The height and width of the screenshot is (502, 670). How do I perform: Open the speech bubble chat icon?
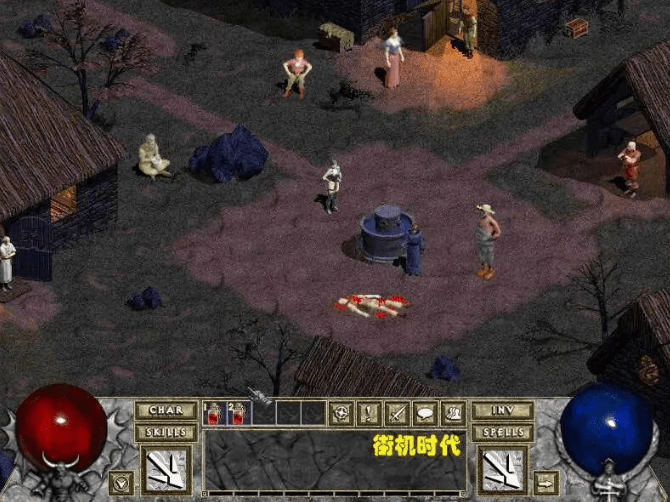[424, 412]
